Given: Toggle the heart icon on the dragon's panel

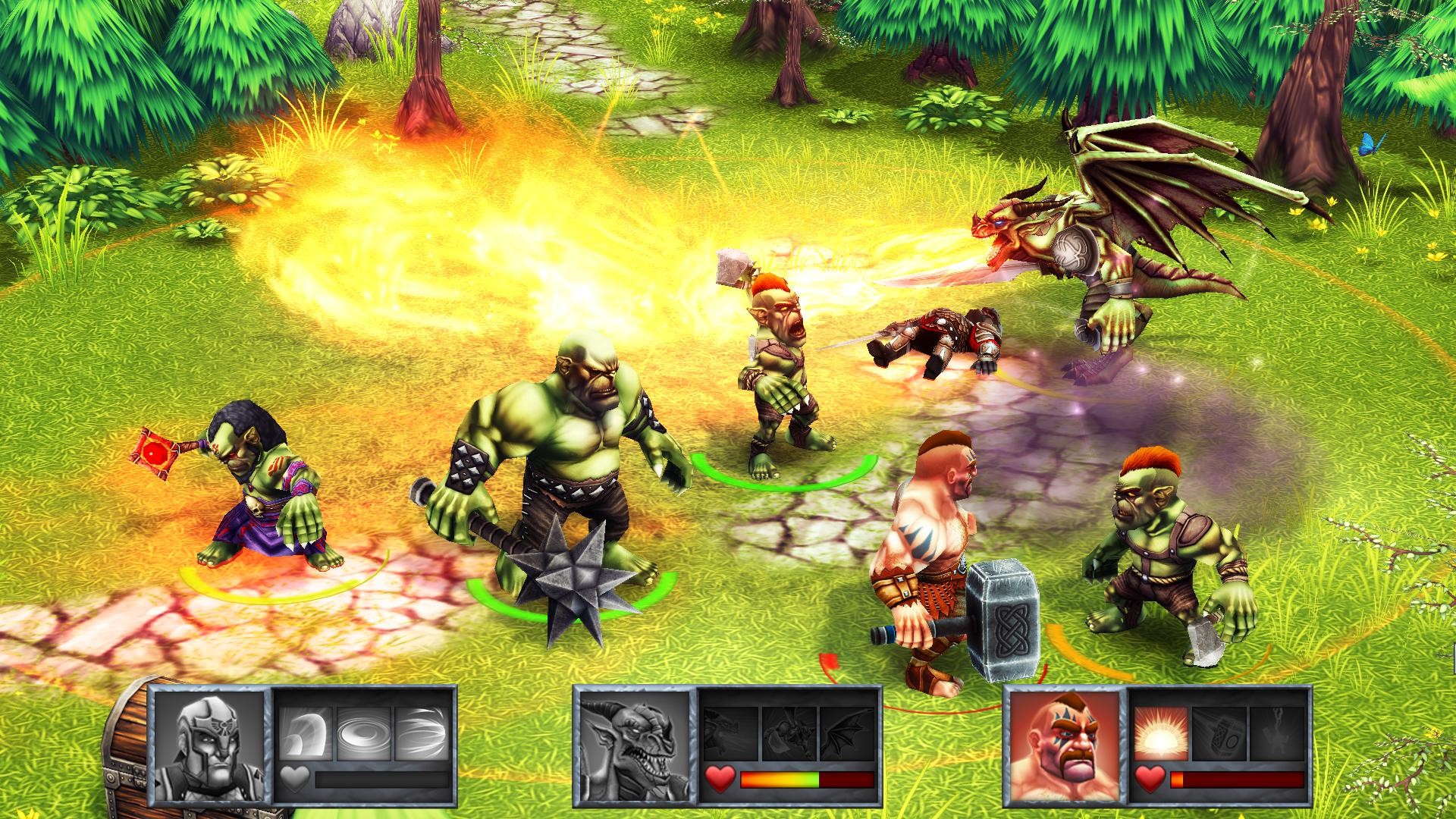Looking at the screenshot, I should point(721,777).
